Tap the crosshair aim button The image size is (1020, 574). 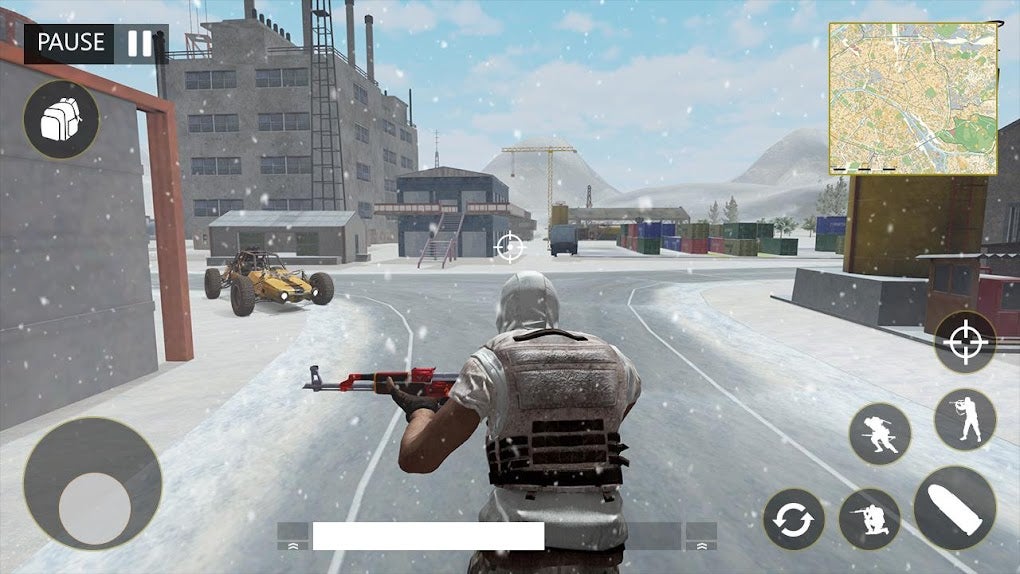[x=965, y=342]
